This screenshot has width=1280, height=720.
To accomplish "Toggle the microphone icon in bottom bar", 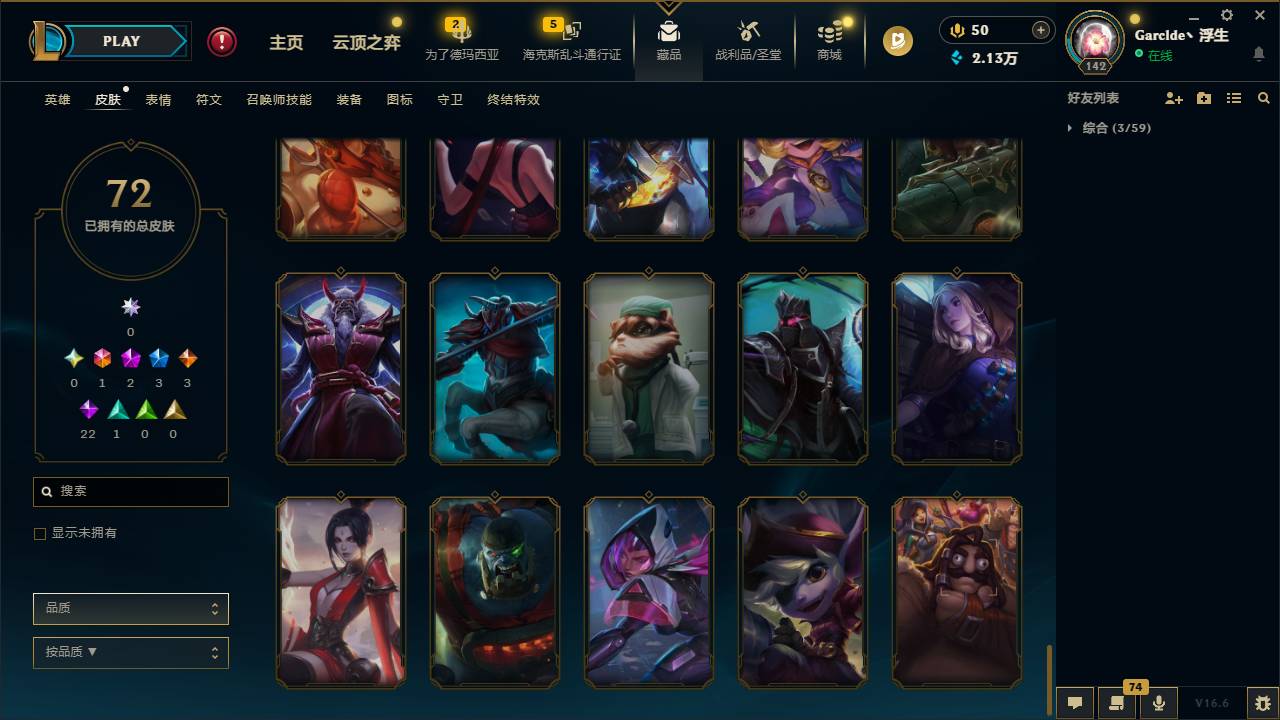I will click(x=1159, y=701).
